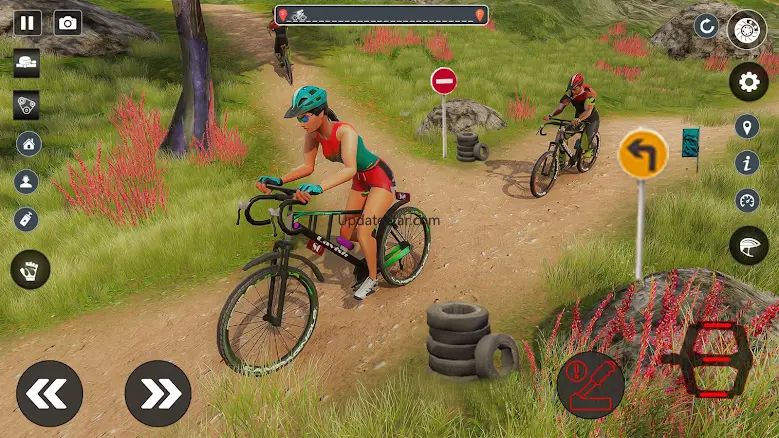779x438 pixels.
Task: Toggle the speedometer icon
Action: [x=747, y=200]
